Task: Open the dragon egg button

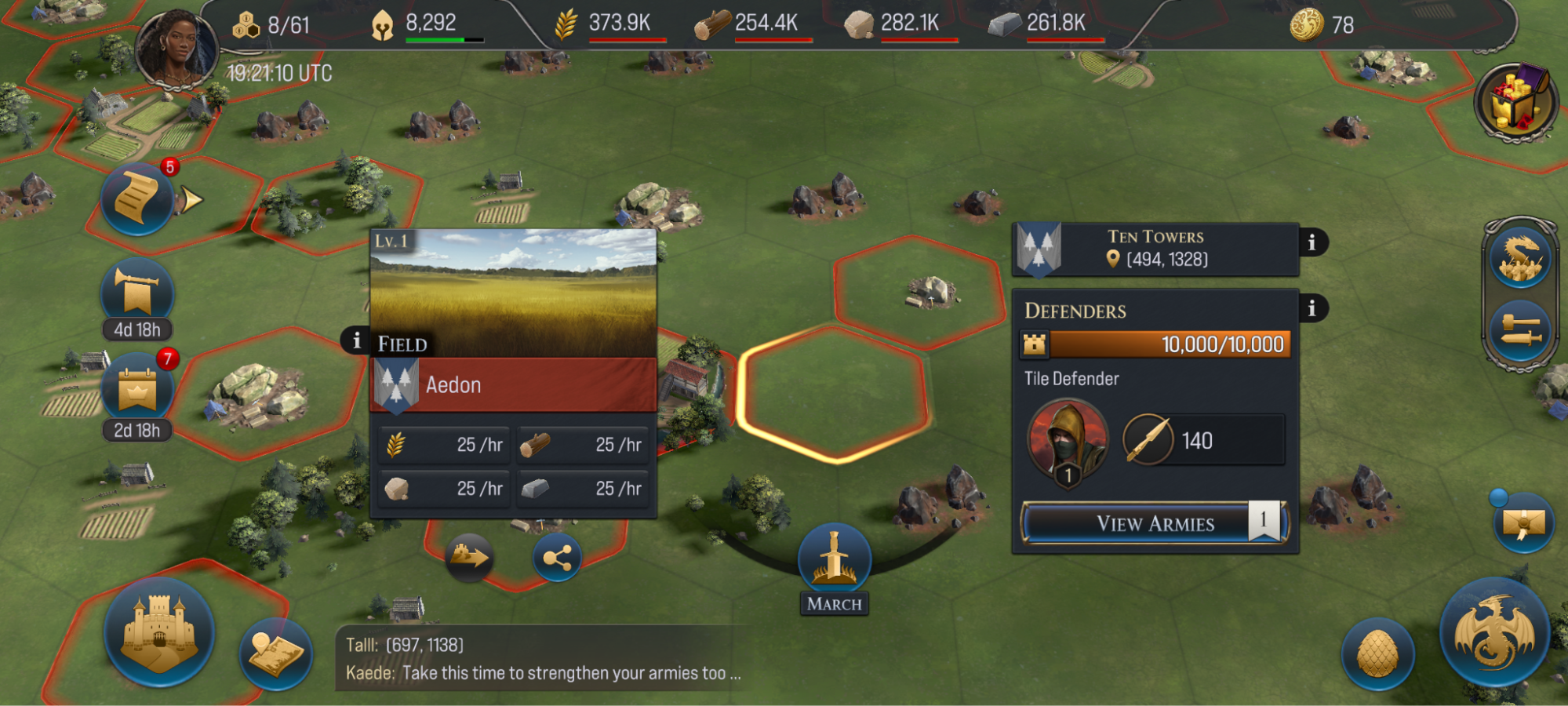Action: [x=1377, y=654]
